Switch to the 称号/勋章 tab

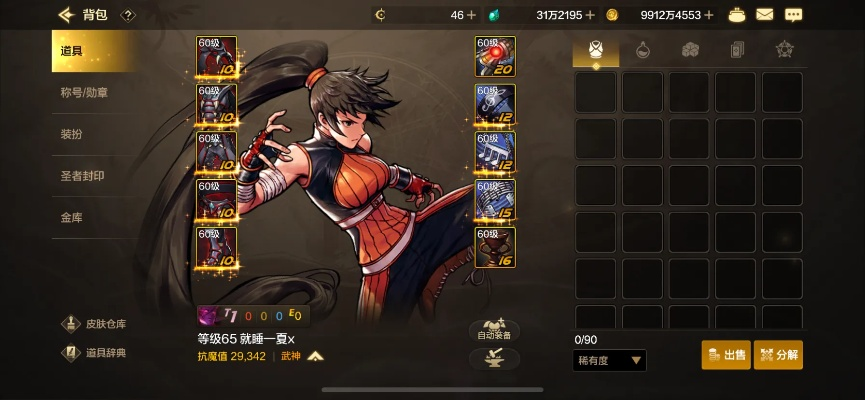coord(85,93)
